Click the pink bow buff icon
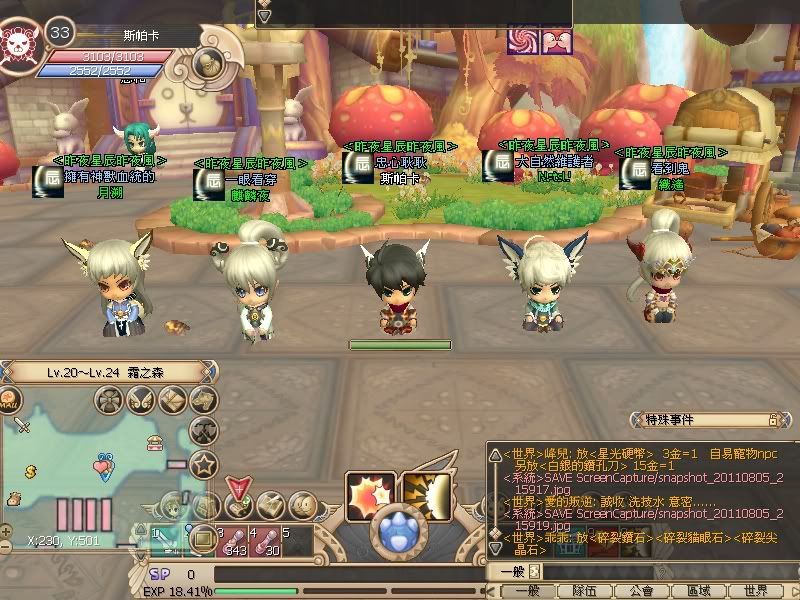Viewport: 800px width, 600px height. [x=554, y=40]
